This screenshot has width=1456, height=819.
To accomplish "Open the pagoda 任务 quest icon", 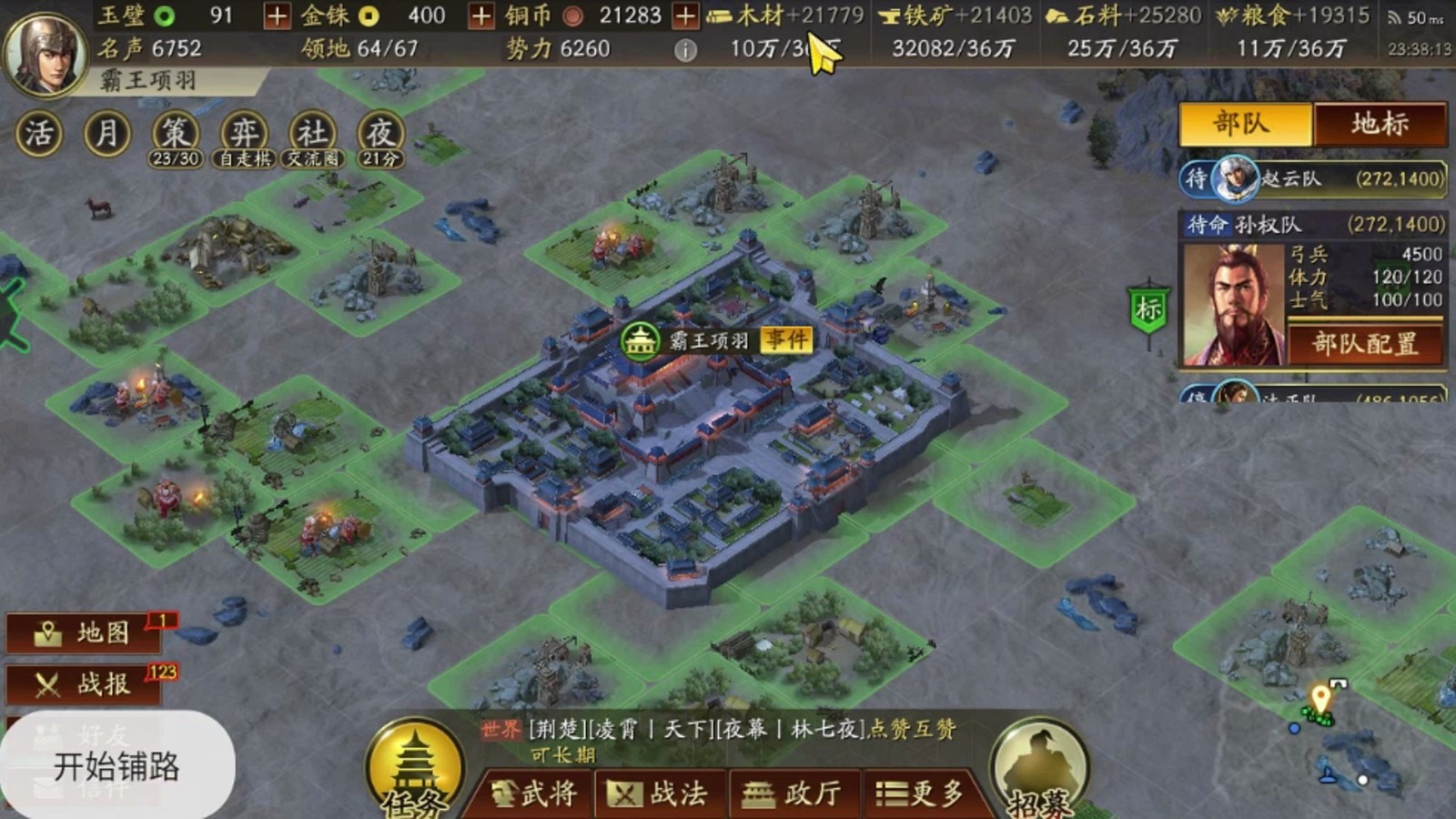I will click(x=415, y=763).
